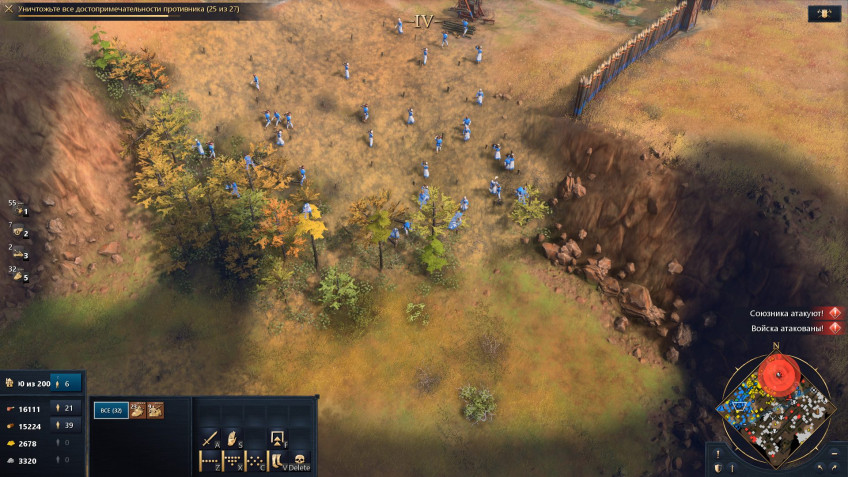Select the staggered formation C command
848x477 pixels.
click(x=254, y=461)
